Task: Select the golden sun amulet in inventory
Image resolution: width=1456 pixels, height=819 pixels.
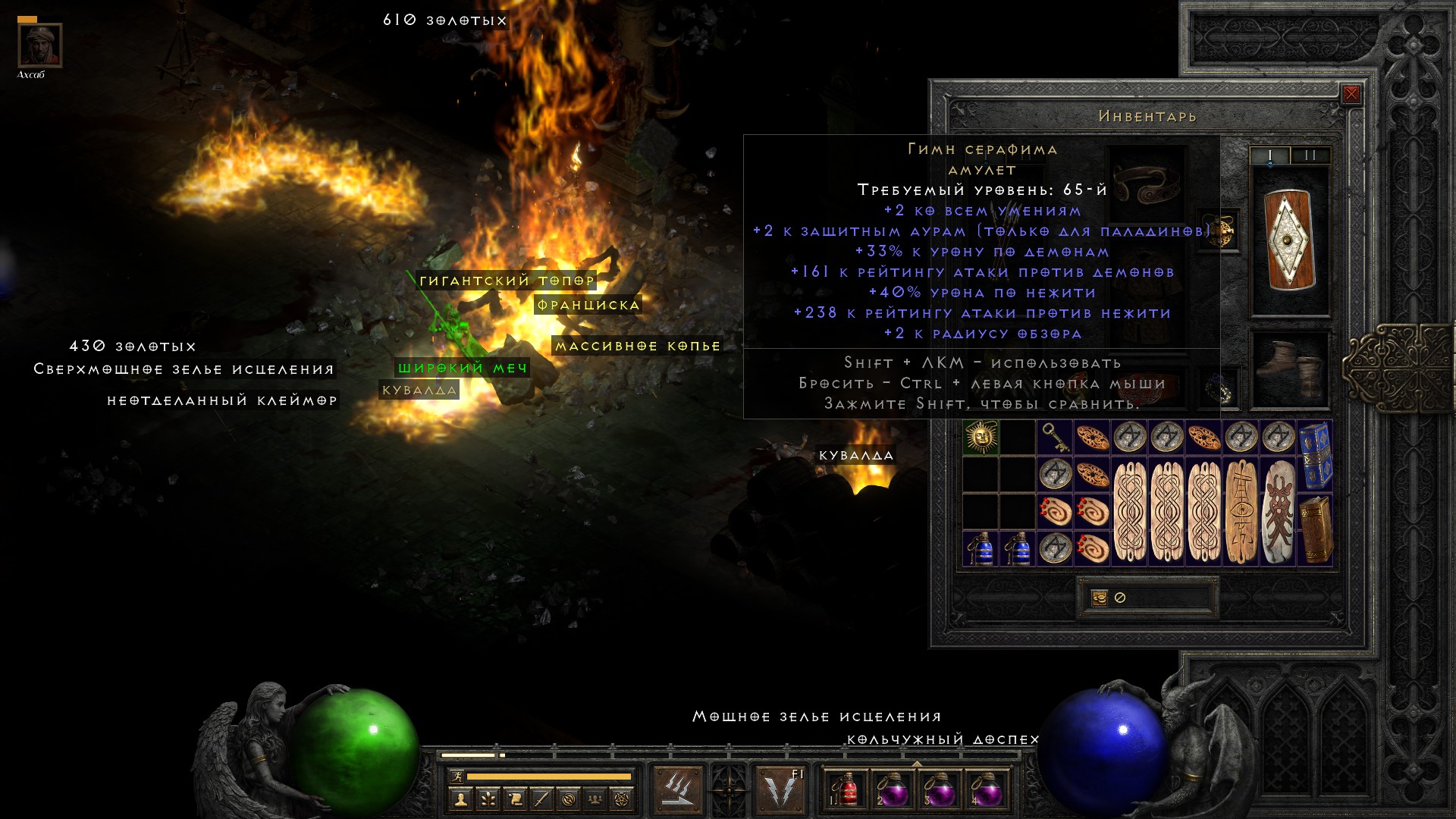Action: (981, 438)
